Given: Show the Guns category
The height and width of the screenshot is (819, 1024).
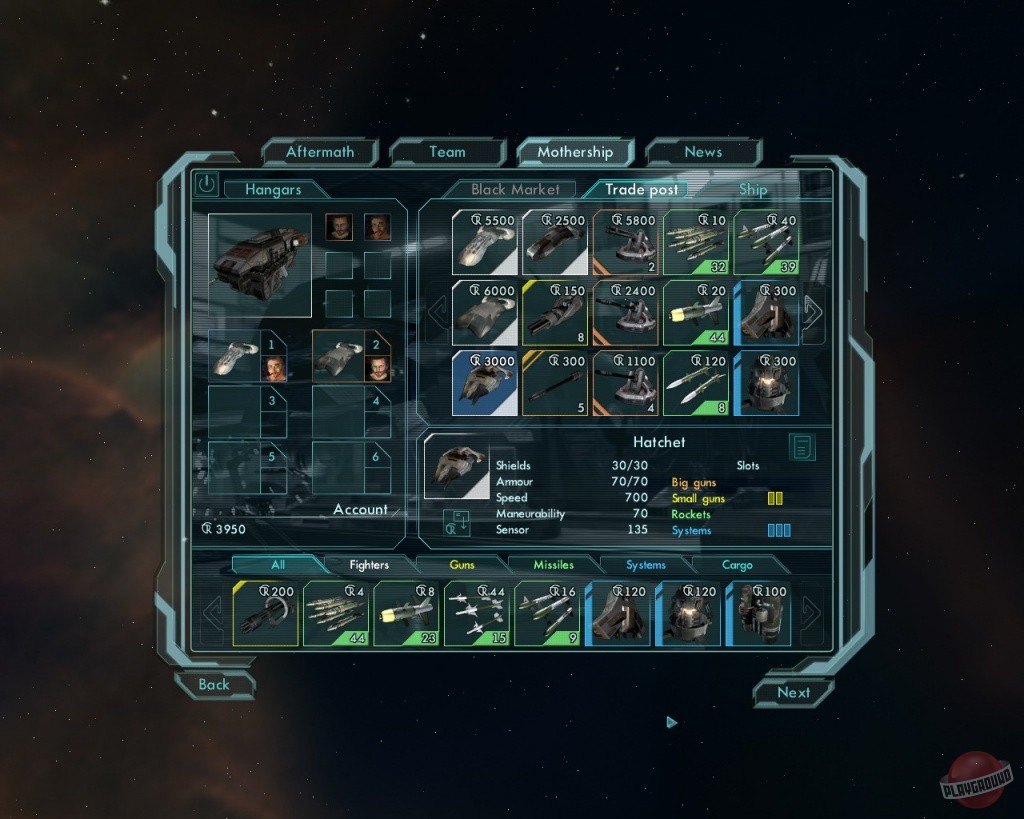Looking at the screenshot, I should point(462,565).
